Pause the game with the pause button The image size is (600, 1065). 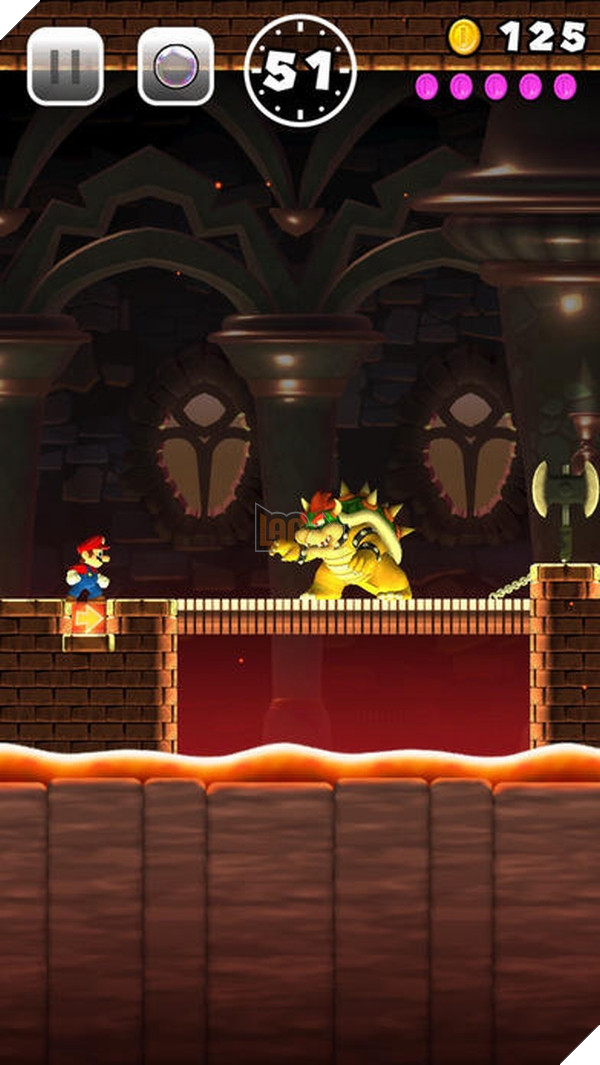[x=65, y=67]
